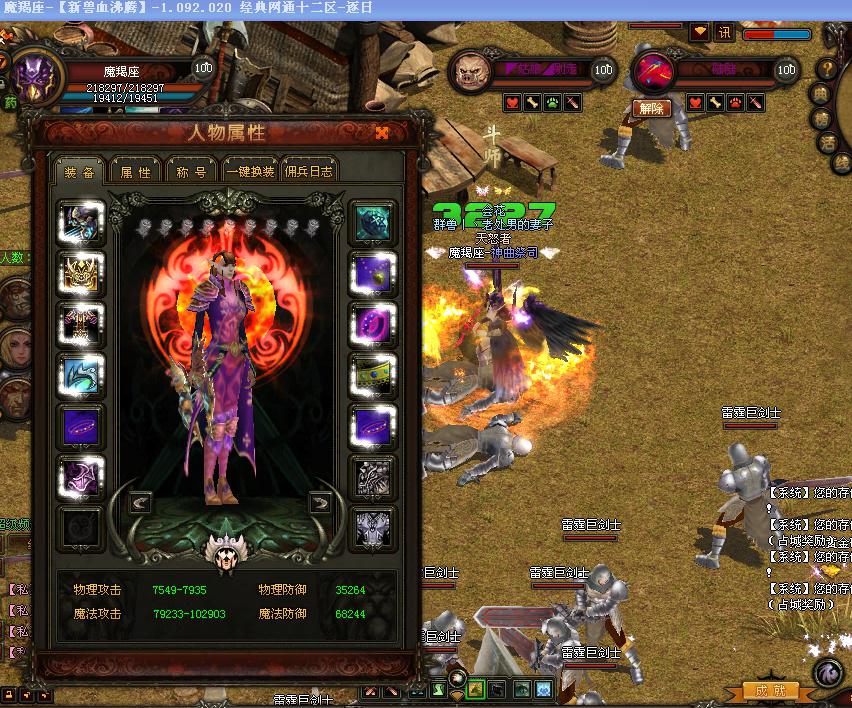The height and width of the screenshot is (708, 852).
Task: Open the 一键换装 quick-swap tab
Action: click(x=249, y=171)
